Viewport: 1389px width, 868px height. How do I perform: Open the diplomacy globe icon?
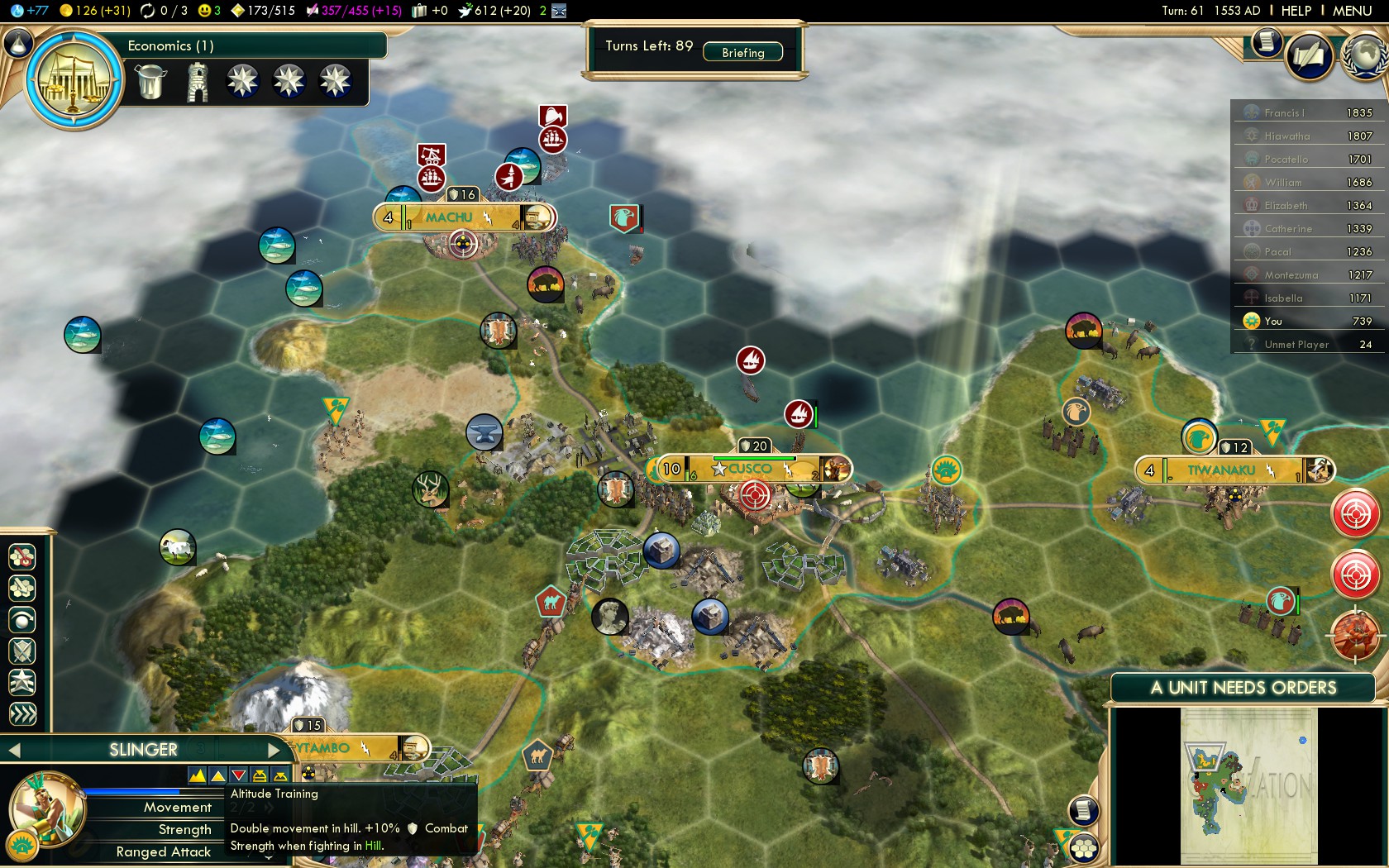(1366, 55)
